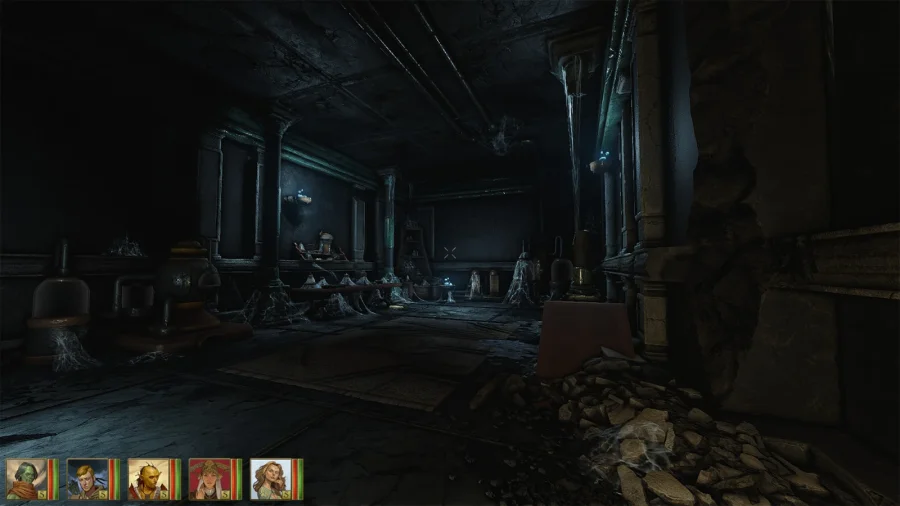Select the blond young man portrait
Viewport: 900px width, 506px height.
coord(87,479)
